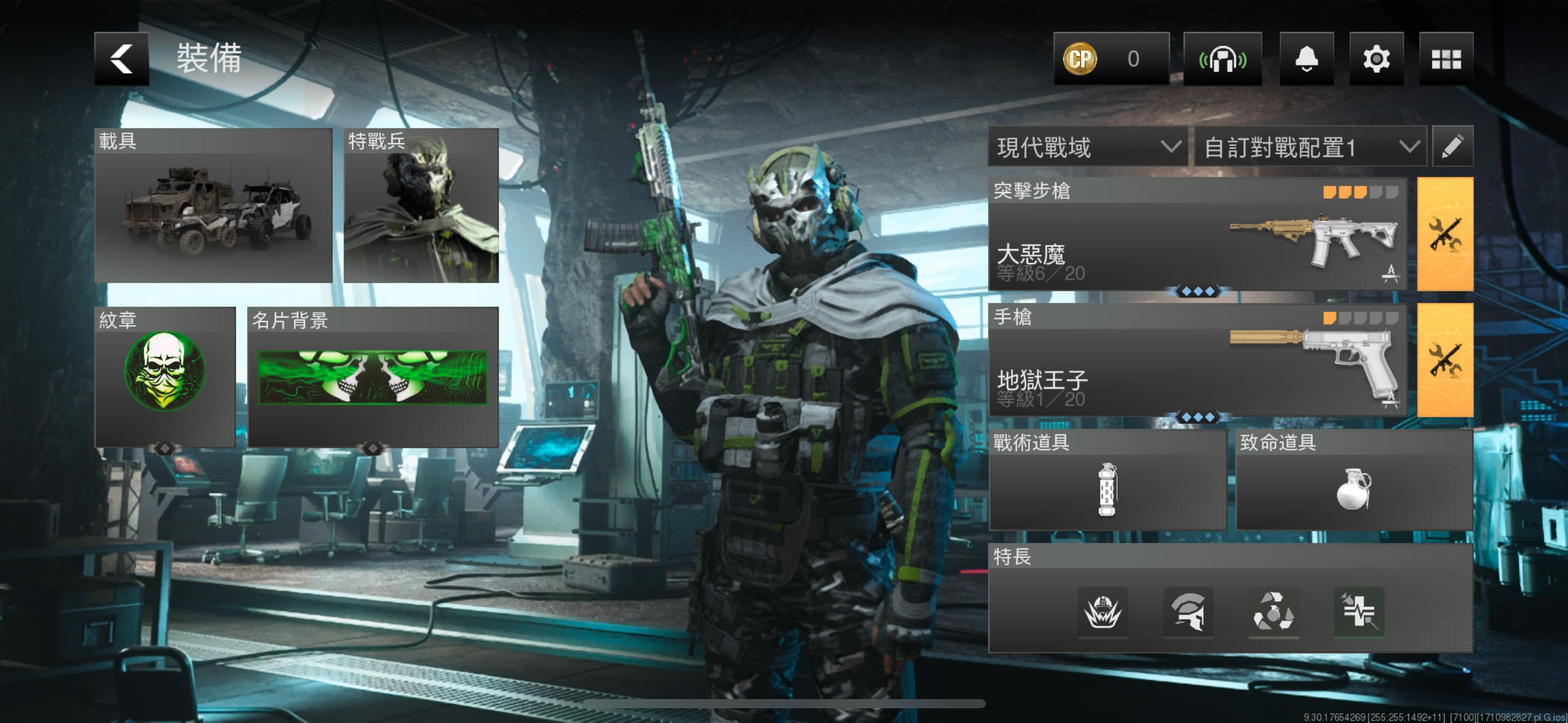Choose the 戰術道具 tactical equipment slot
The width and height of the screenshot is (1568, 723).
[1107, 480]
